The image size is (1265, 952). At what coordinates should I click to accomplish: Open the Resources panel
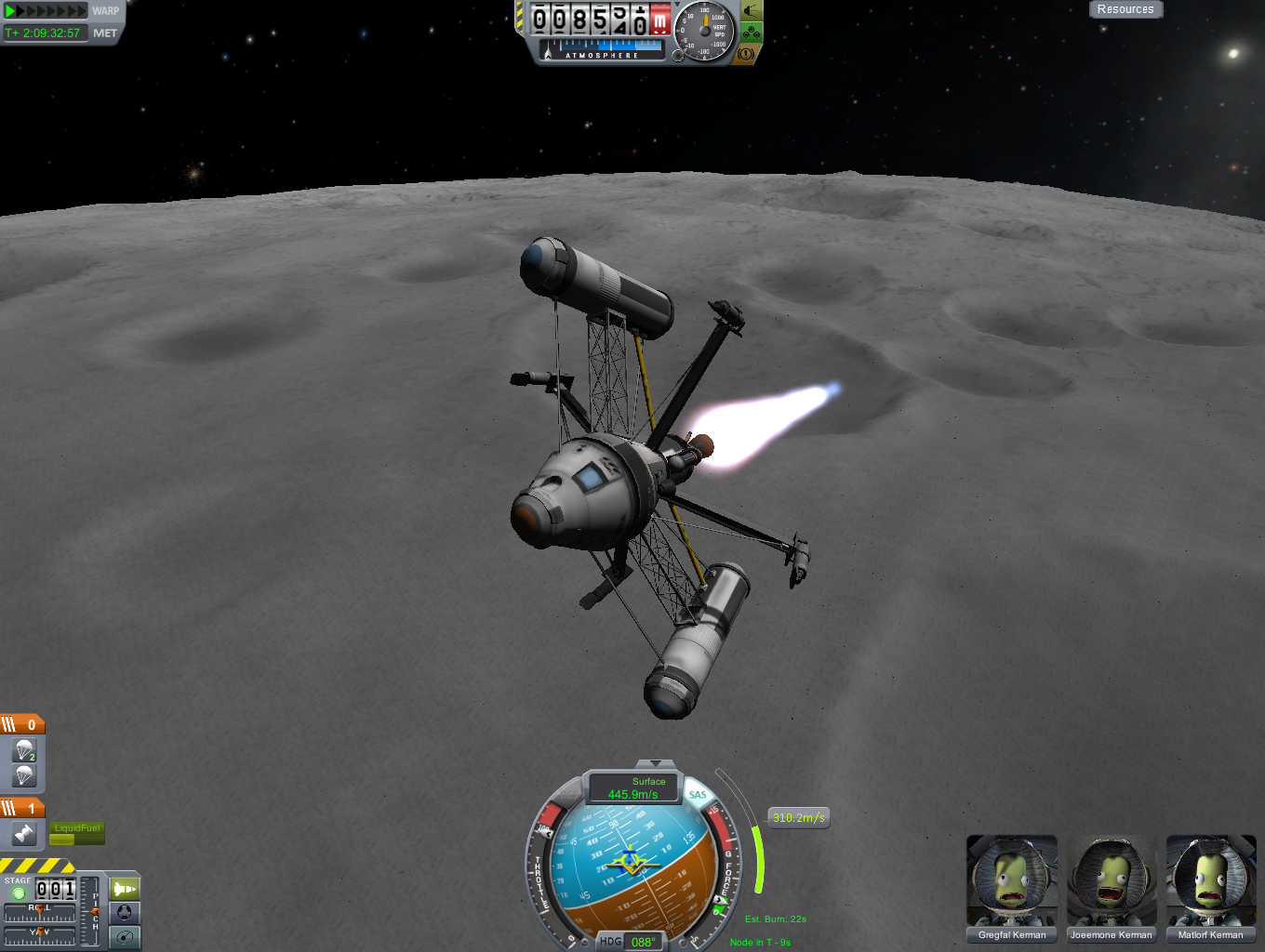pyautogui.click(x=1125, y=9)
